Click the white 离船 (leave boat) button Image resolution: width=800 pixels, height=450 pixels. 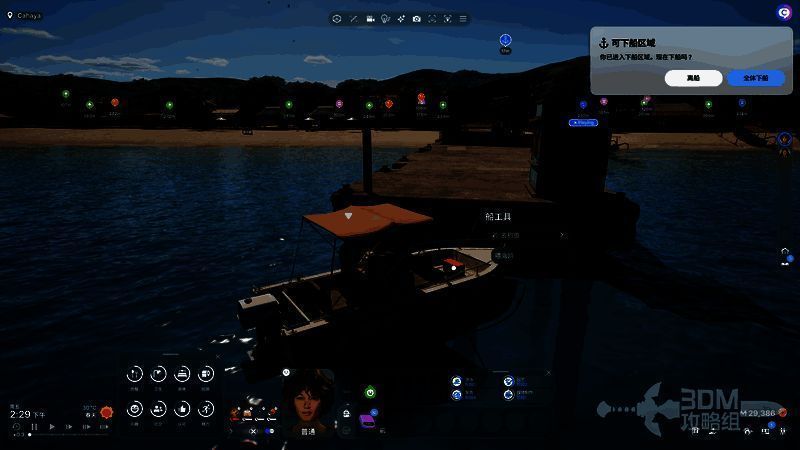[x=693, y=78]
